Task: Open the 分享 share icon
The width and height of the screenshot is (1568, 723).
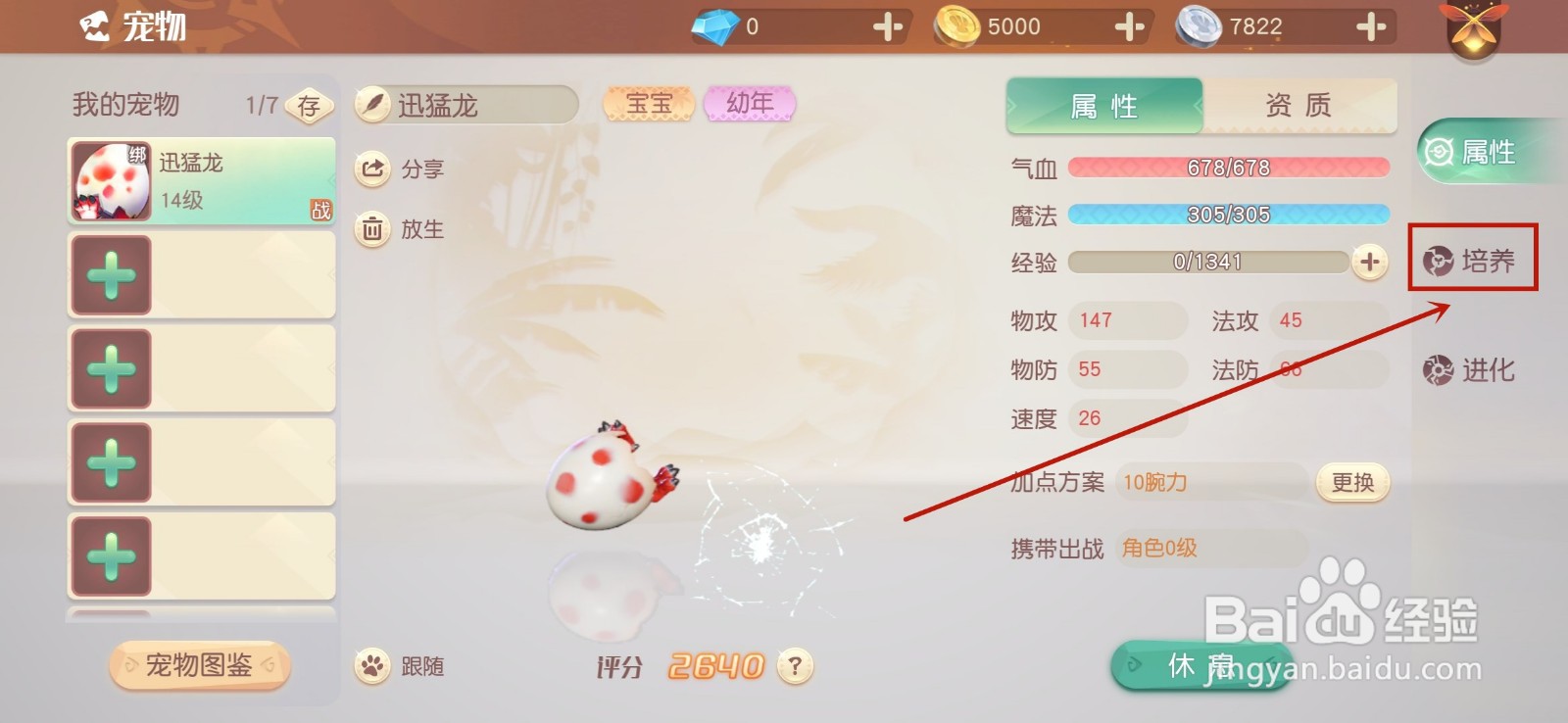Action: [372, 169]
